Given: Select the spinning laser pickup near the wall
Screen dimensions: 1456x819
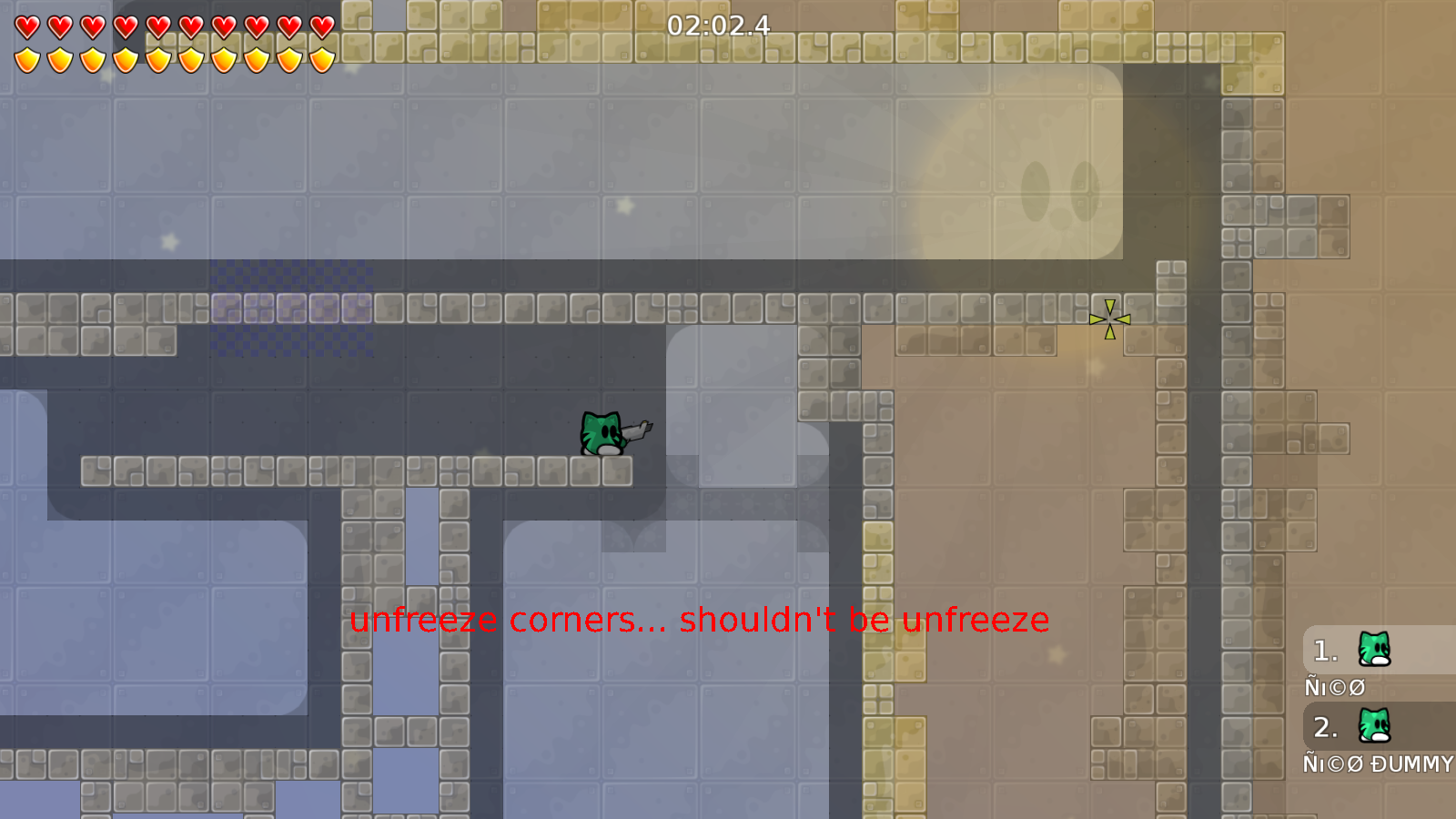Looking at the screenshot, I should [x=1110, y=318].
